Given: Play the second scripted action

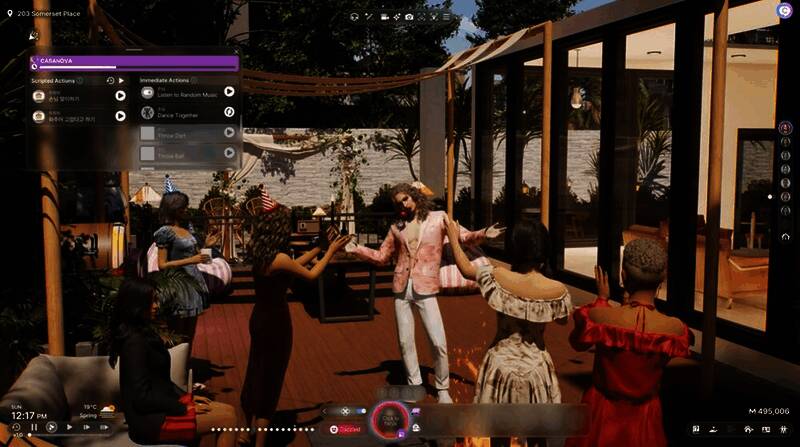Looking at the screenshot, I should pyautogui.click(x=120, y=116).
